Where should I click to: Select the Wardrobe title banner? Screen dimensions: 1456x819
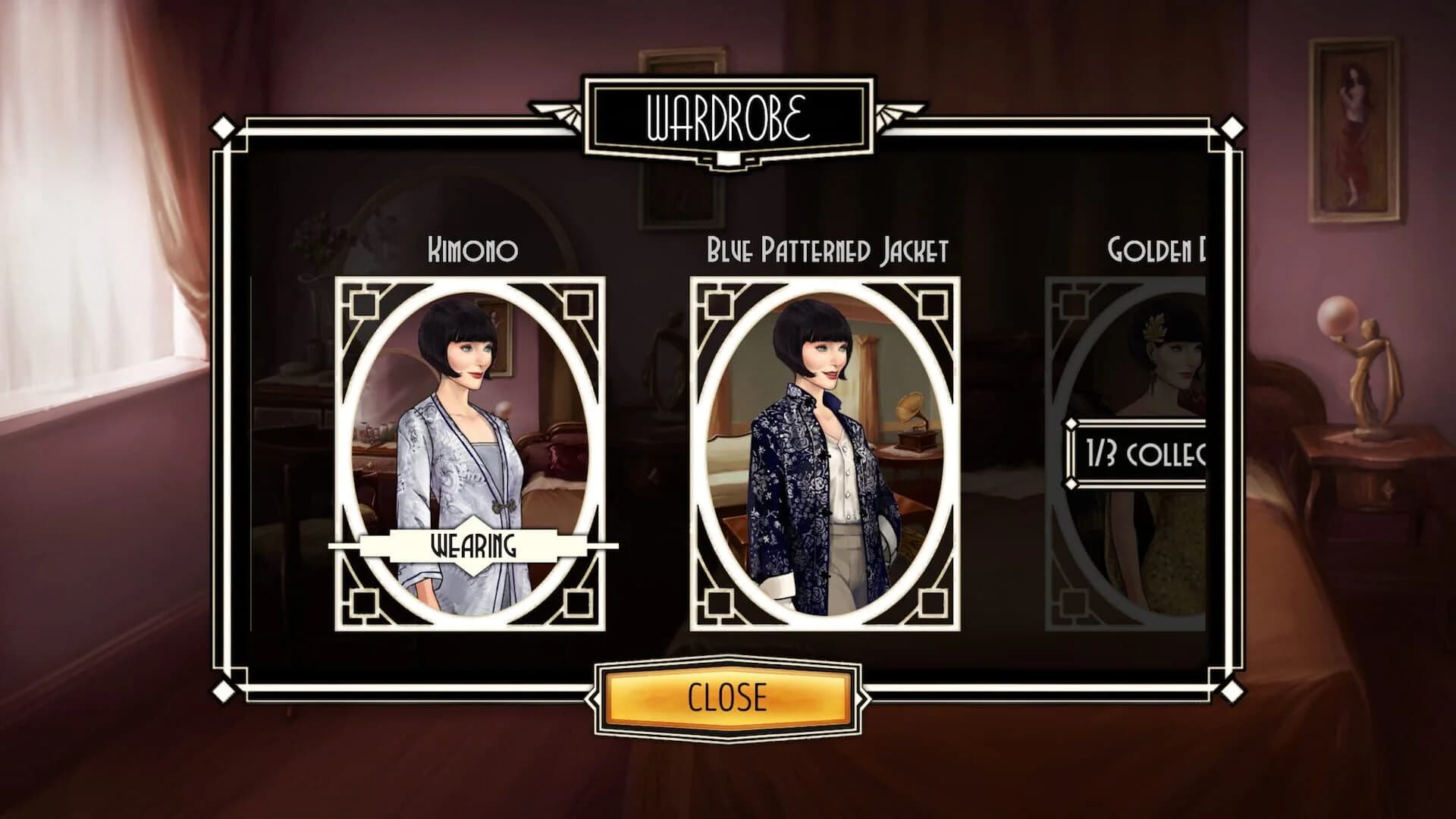(726, 114)
